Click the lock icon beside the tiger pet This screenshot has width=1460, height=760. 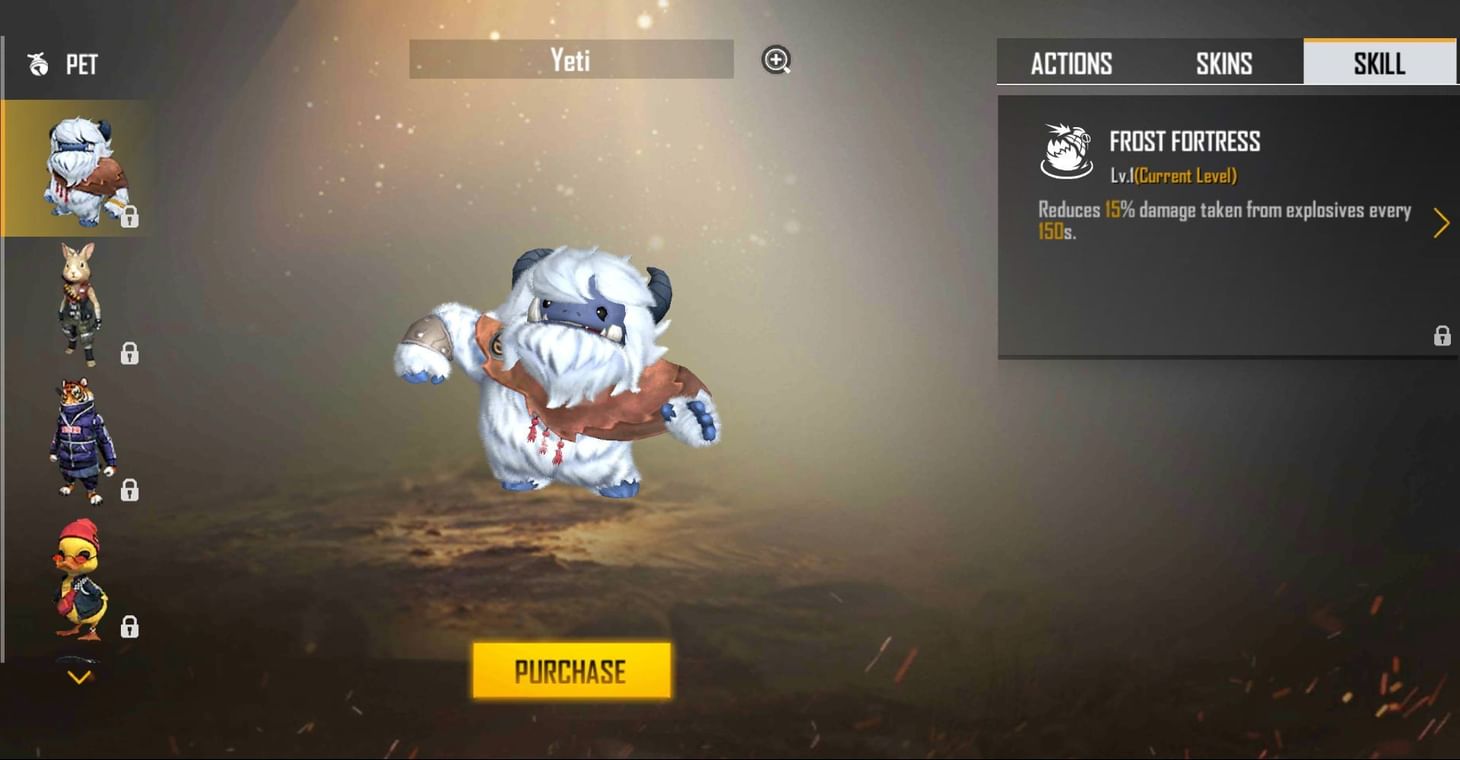[x=128, y=491]
